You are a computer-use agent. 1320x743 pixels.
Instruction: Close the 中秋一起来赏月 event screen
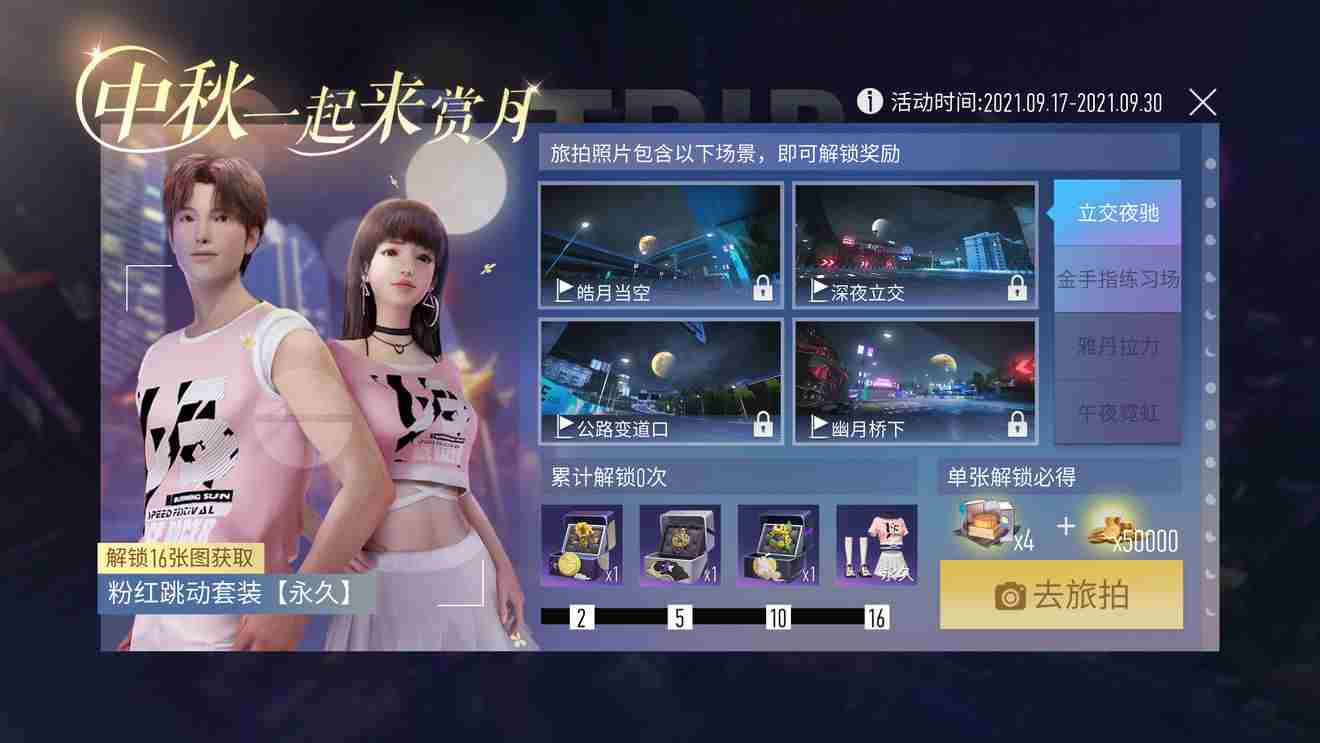tap(1202, 101)
